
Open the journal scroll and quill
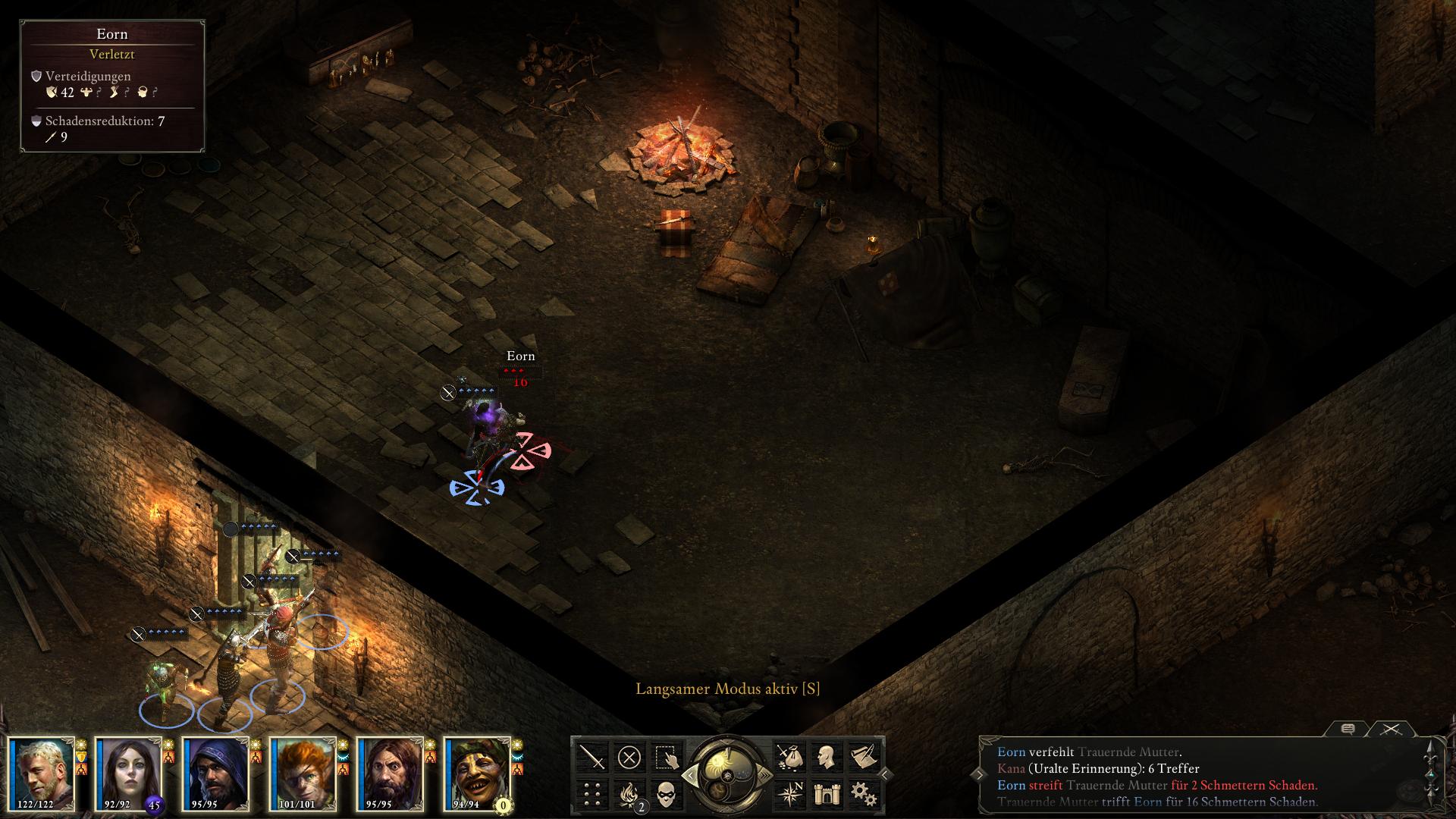(x=864, y=757)
